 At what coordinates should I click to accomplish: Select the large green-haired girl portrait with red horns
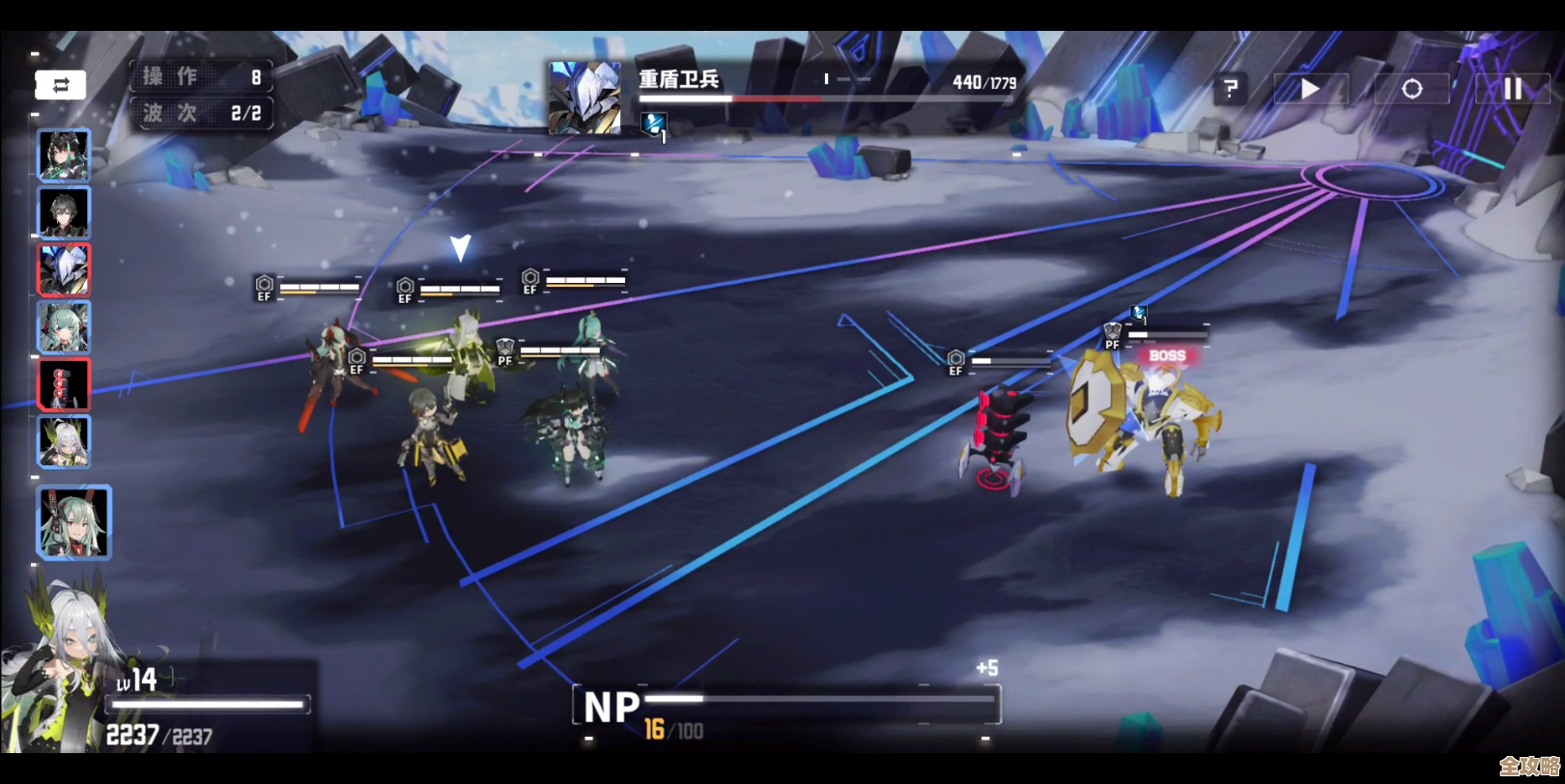(74, 522)
